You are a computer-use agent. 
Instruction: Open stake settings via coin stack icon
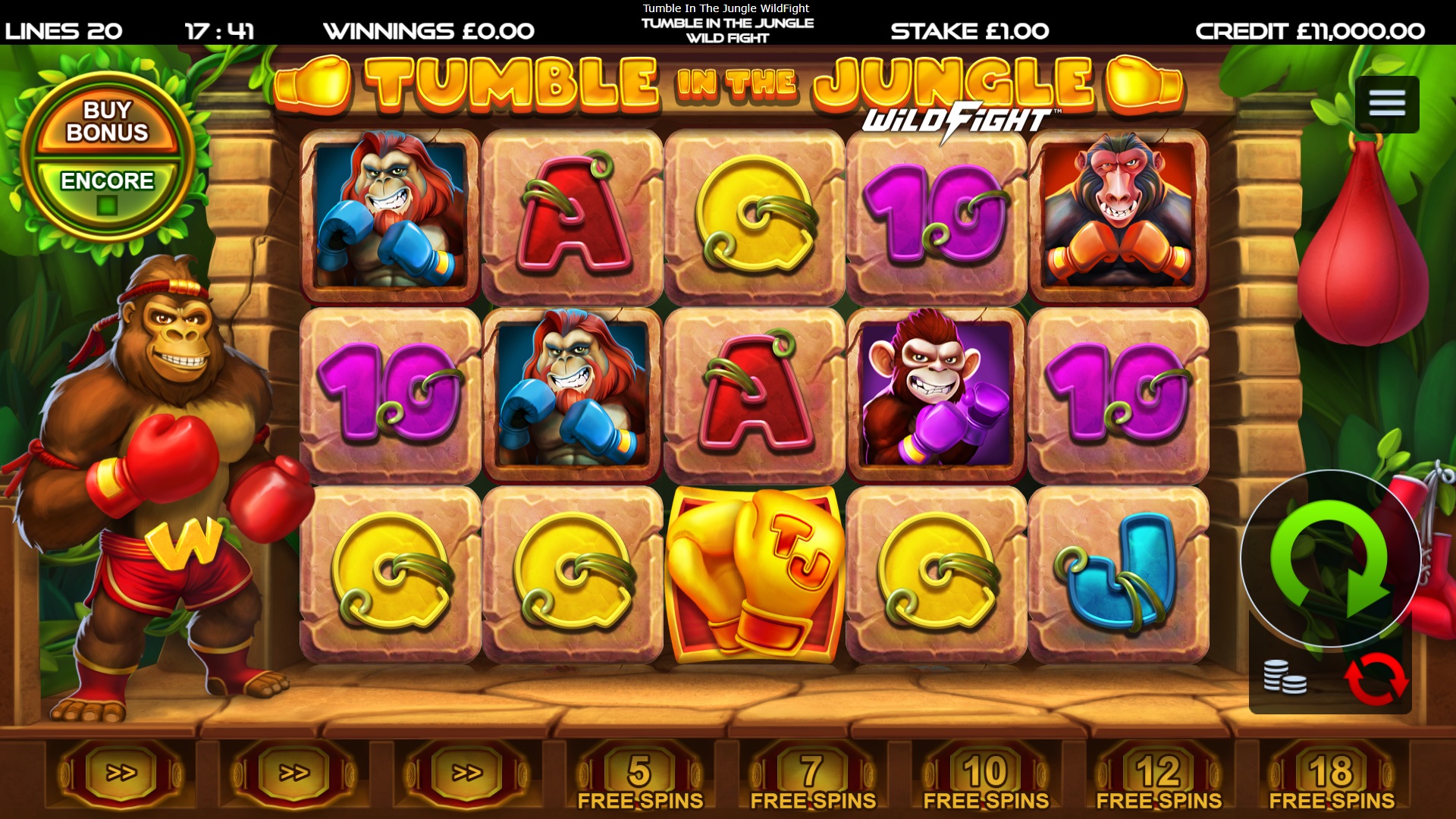pos(1284,677)
